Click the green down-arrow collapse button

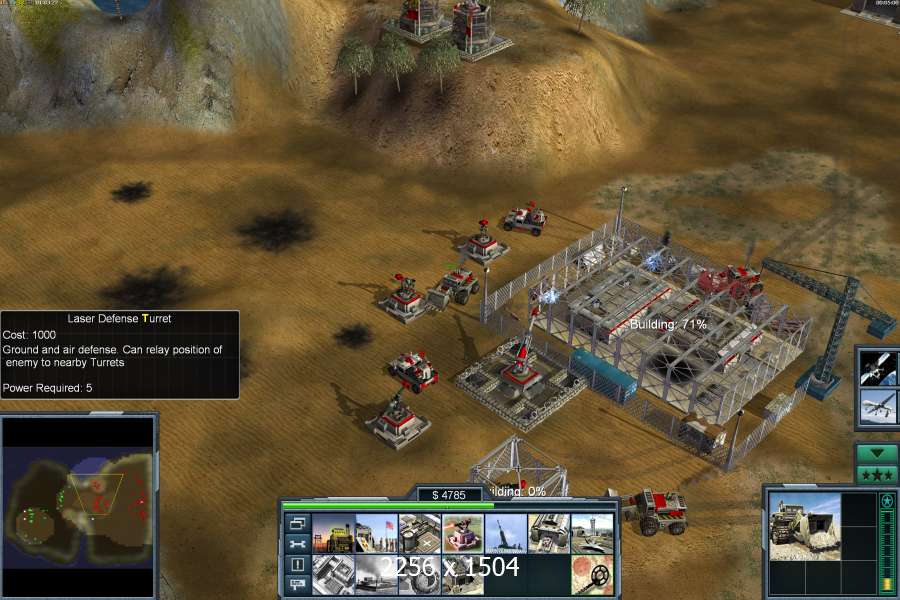pos(877,454)
